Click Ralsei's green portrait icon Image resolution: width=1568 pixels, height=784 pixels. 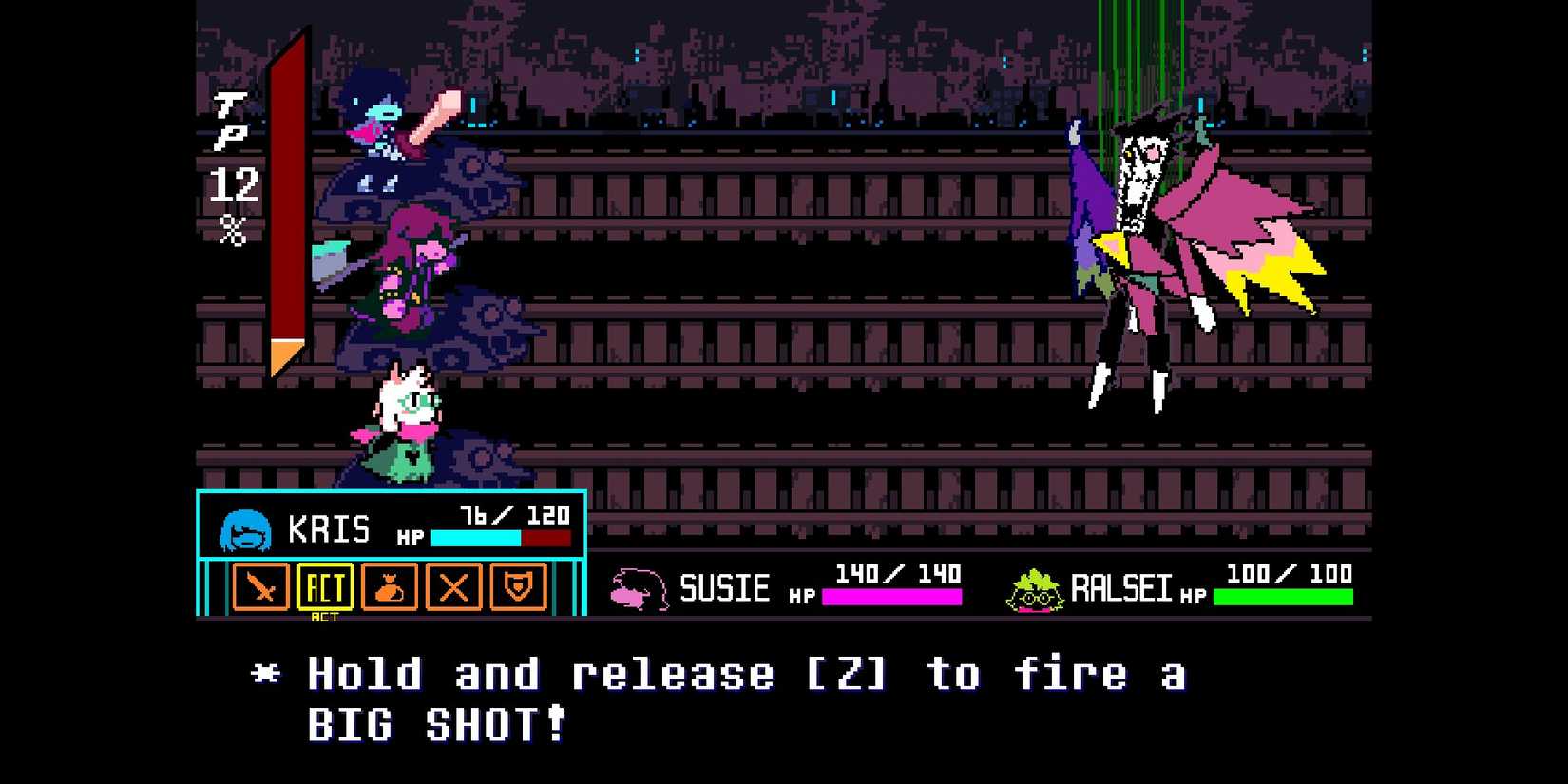1036,589
